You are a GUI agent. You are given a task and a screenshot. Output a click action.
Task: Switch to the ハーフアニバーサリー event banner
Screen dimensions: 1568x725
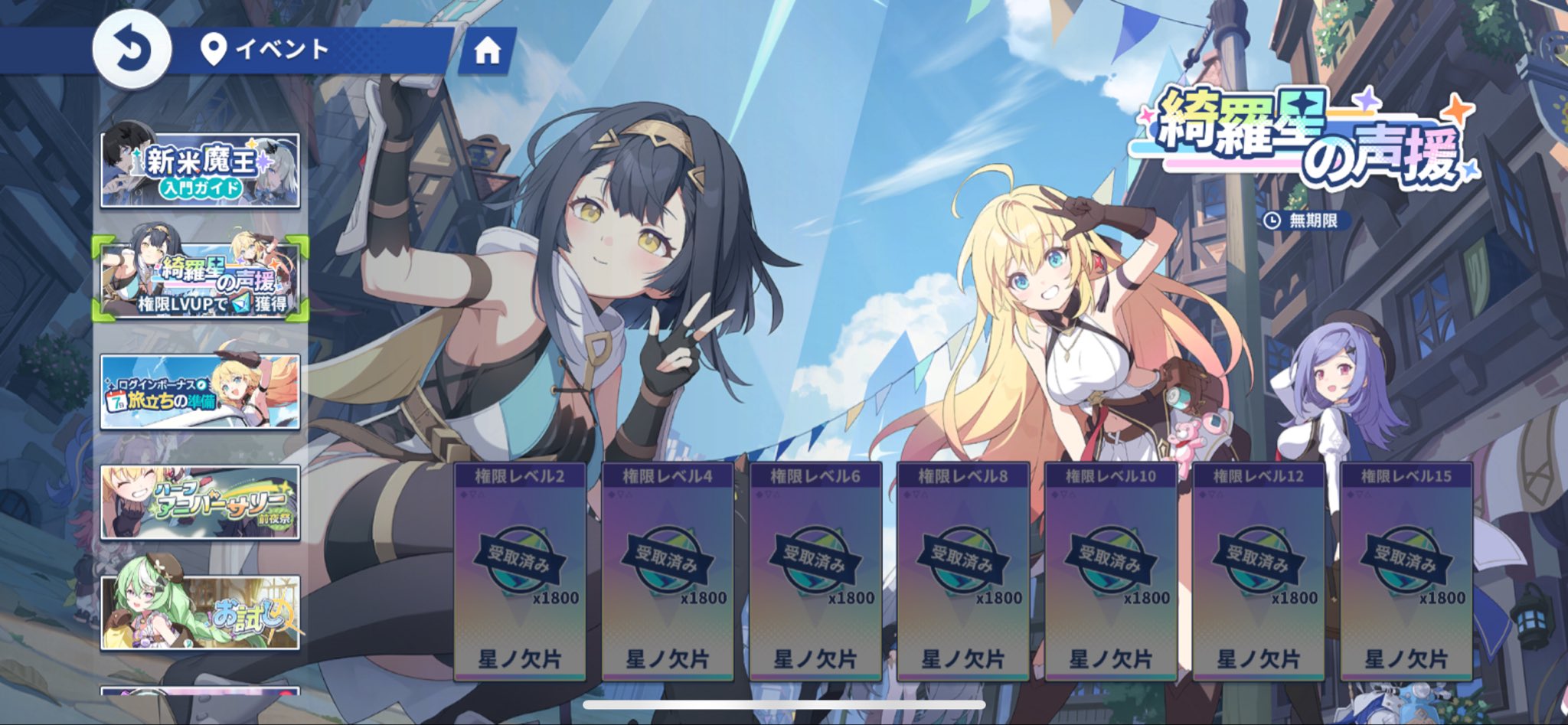[200, 502]
